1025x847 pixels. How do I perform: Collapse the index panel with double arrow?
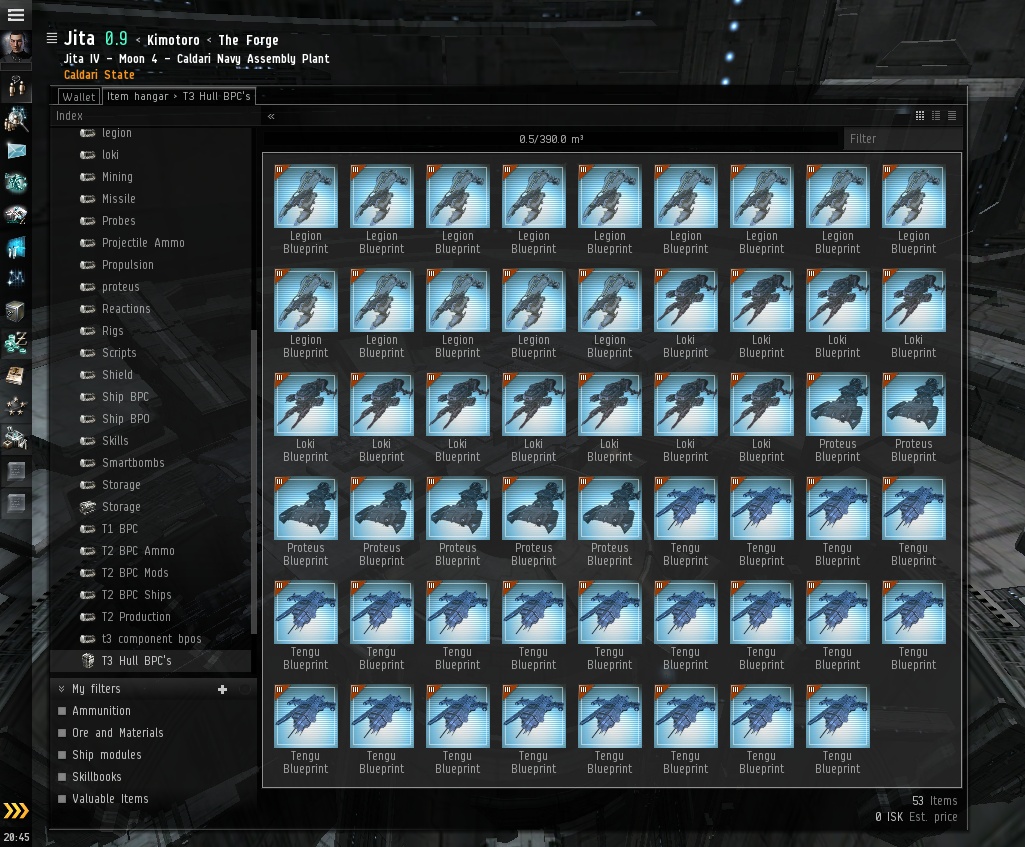(x=271, y=116)
